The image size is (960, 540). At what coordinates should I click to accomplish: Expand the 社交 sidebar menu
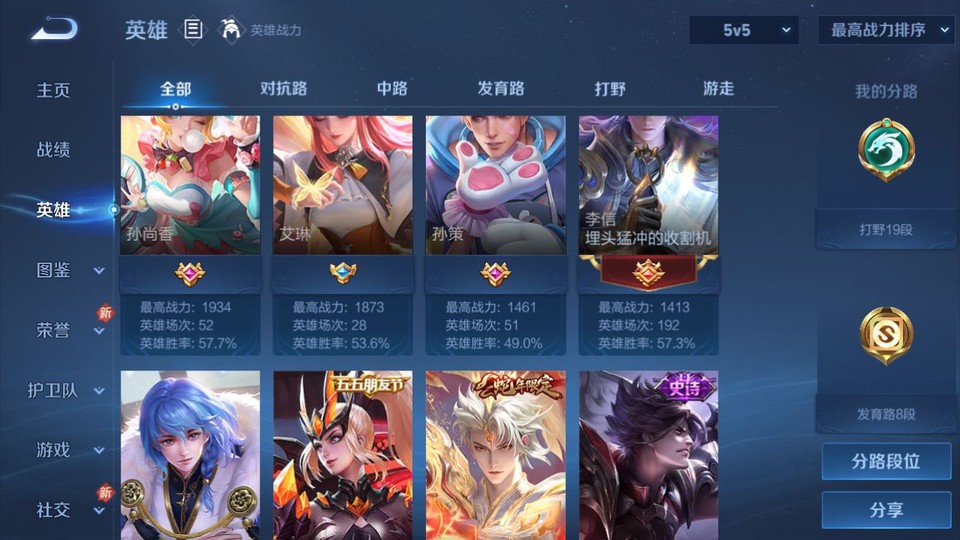[68, 510]
